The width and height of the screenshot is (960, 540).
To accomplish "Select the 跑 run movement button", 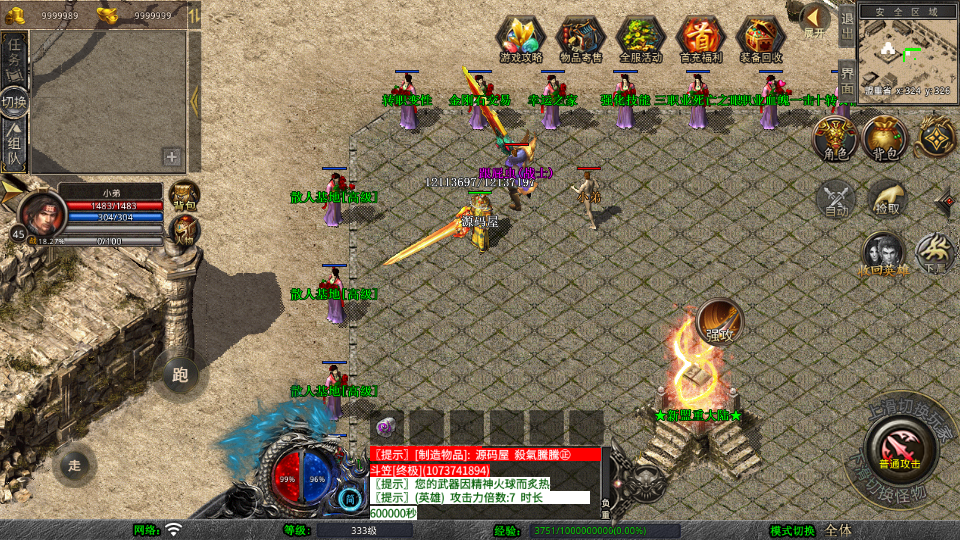I will coord(180,375).
